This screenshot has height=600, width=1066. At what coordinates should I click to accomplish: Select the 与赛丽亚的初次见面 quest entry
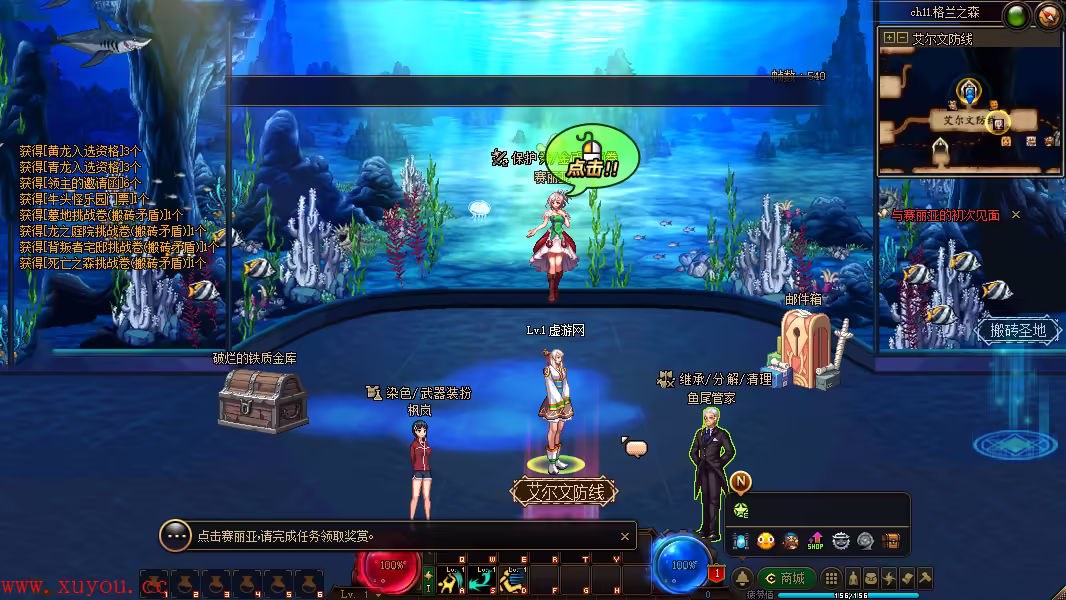pyautogui.click(x=945, y=215)
